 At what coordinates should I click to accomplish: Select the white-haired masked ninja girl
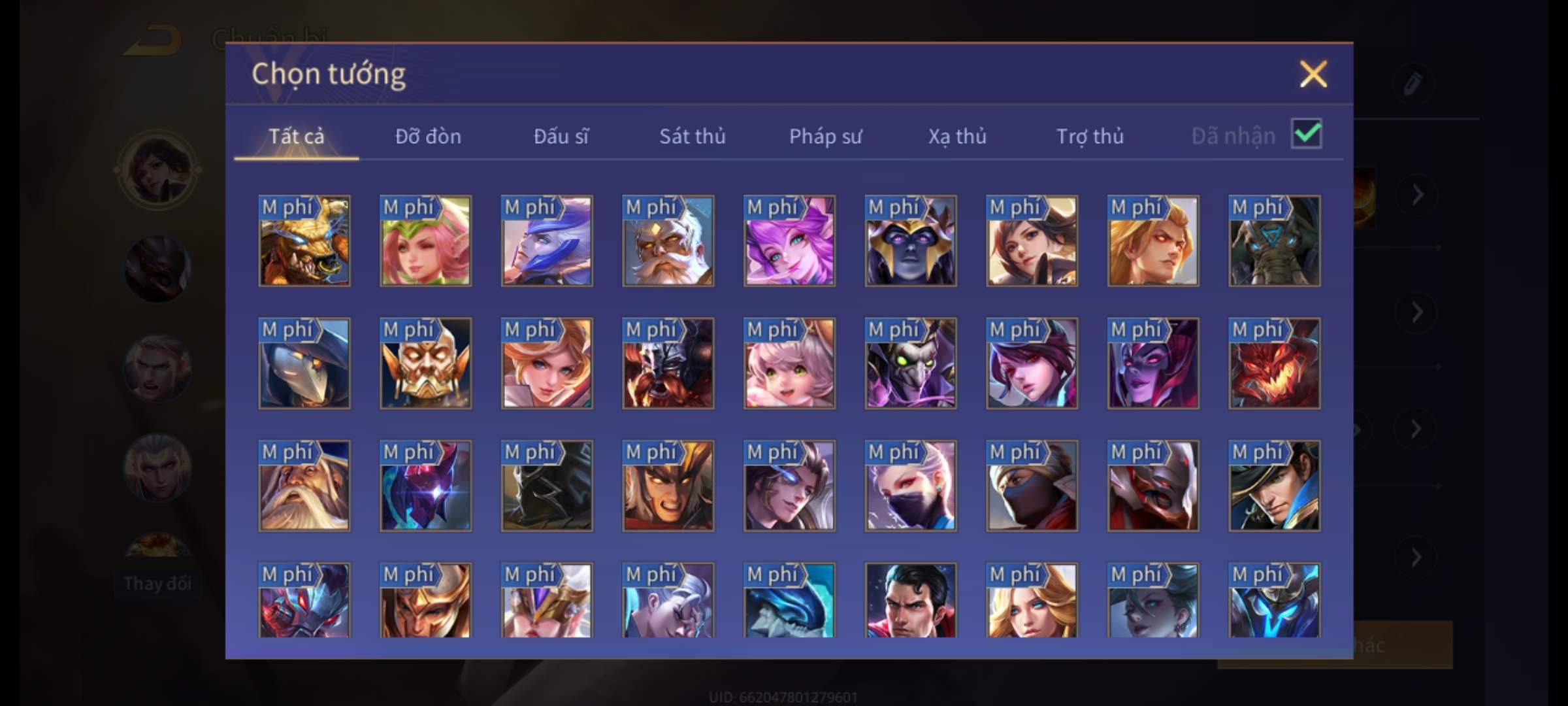click(910, 486)
